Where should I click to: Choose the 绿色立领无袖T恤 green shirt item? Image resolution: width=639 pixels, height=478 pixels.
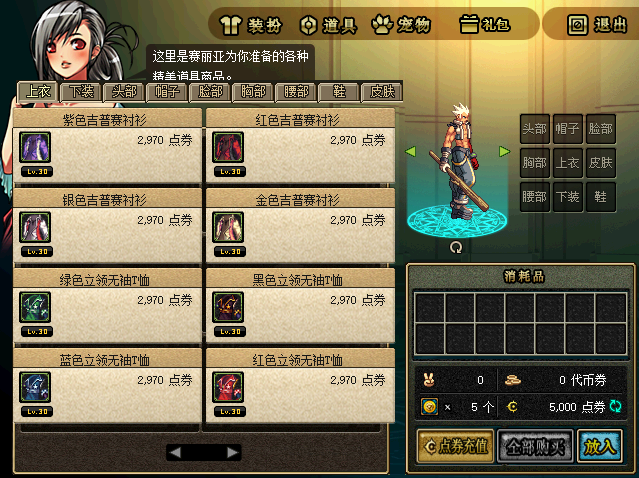[35, 307]
